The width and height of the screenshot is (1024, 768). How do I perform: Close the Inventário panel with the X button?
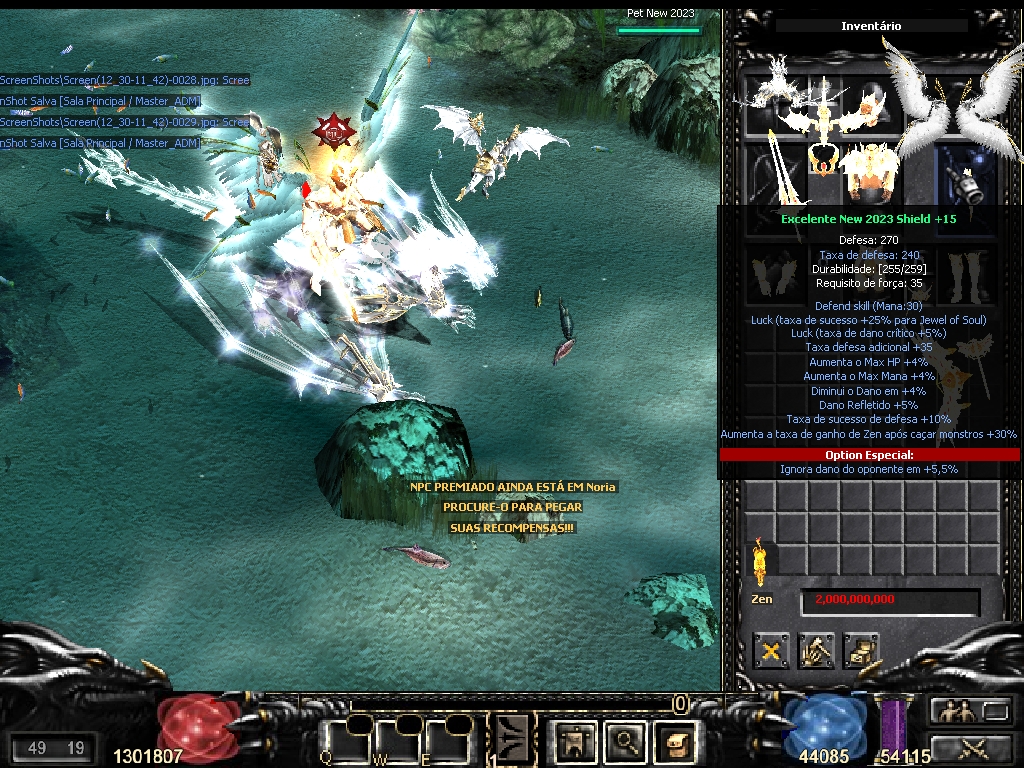[x=771, y=652]
